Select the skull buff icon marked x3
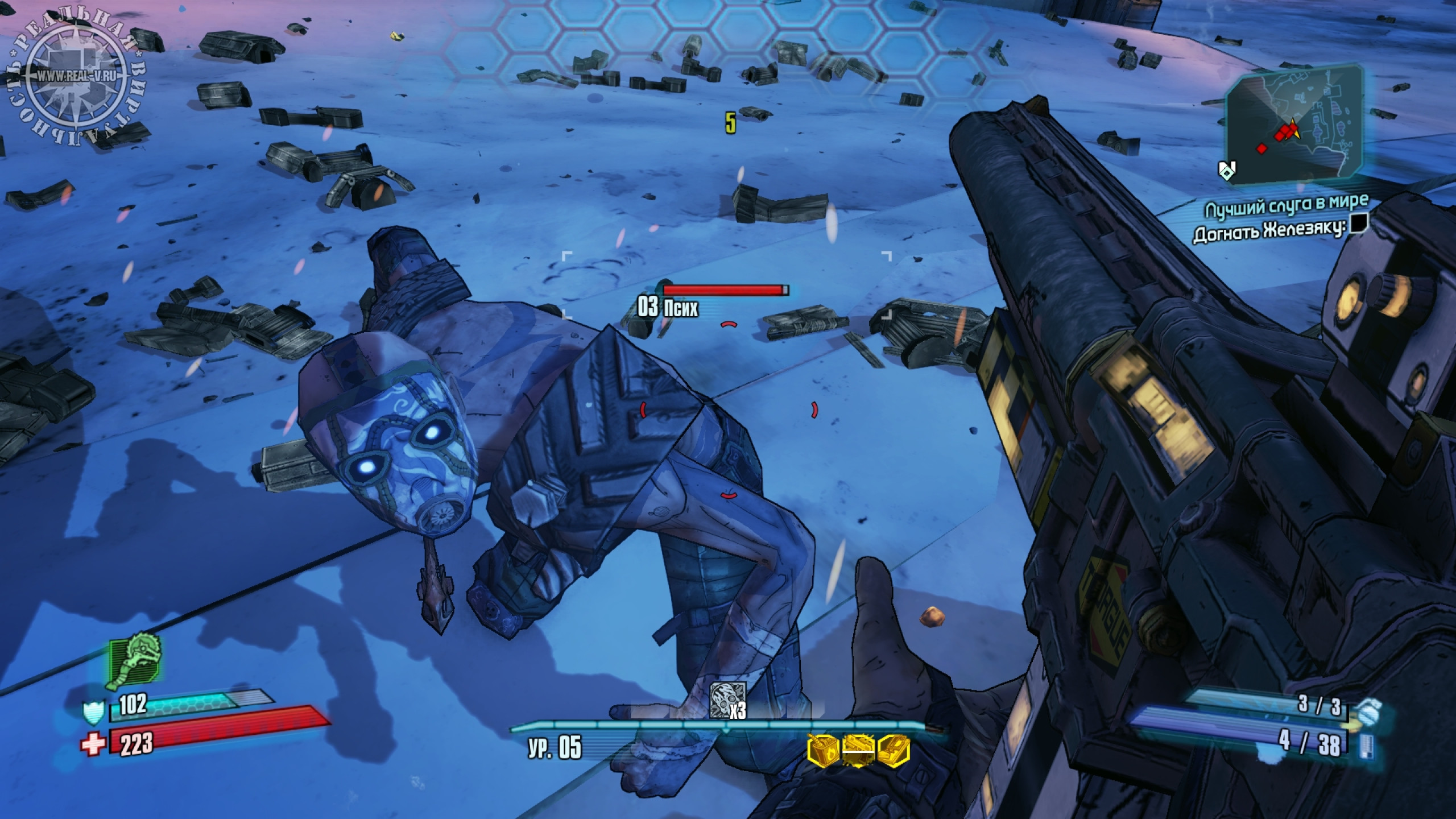 727,697
